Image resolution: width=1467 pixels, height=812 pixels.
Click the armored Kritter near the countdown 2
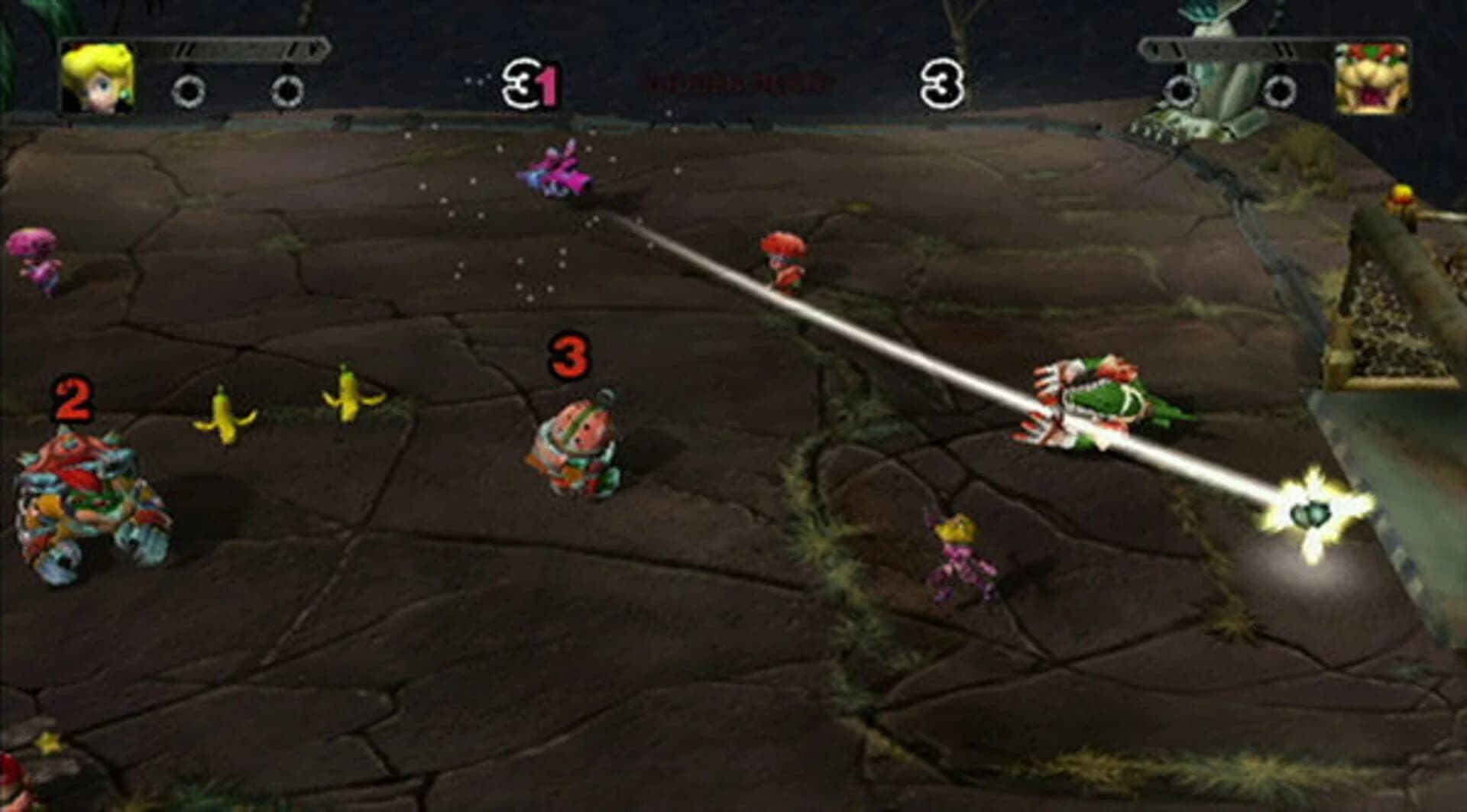pyautogui.click(x=80, y=493)
